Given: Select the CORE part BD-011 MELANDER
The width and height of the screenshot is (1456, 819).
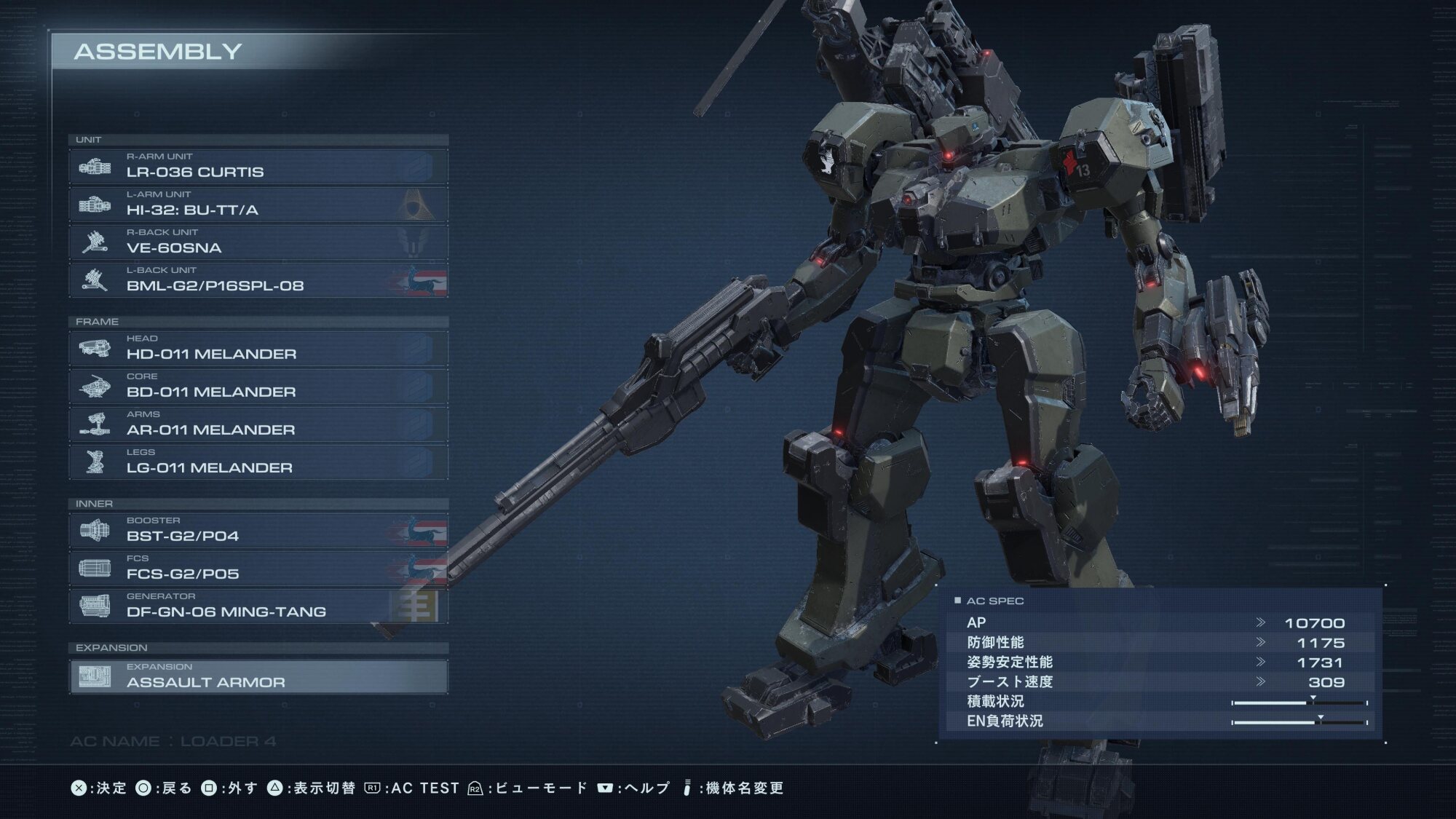Looking at the screenshot, I should [258, 387].
